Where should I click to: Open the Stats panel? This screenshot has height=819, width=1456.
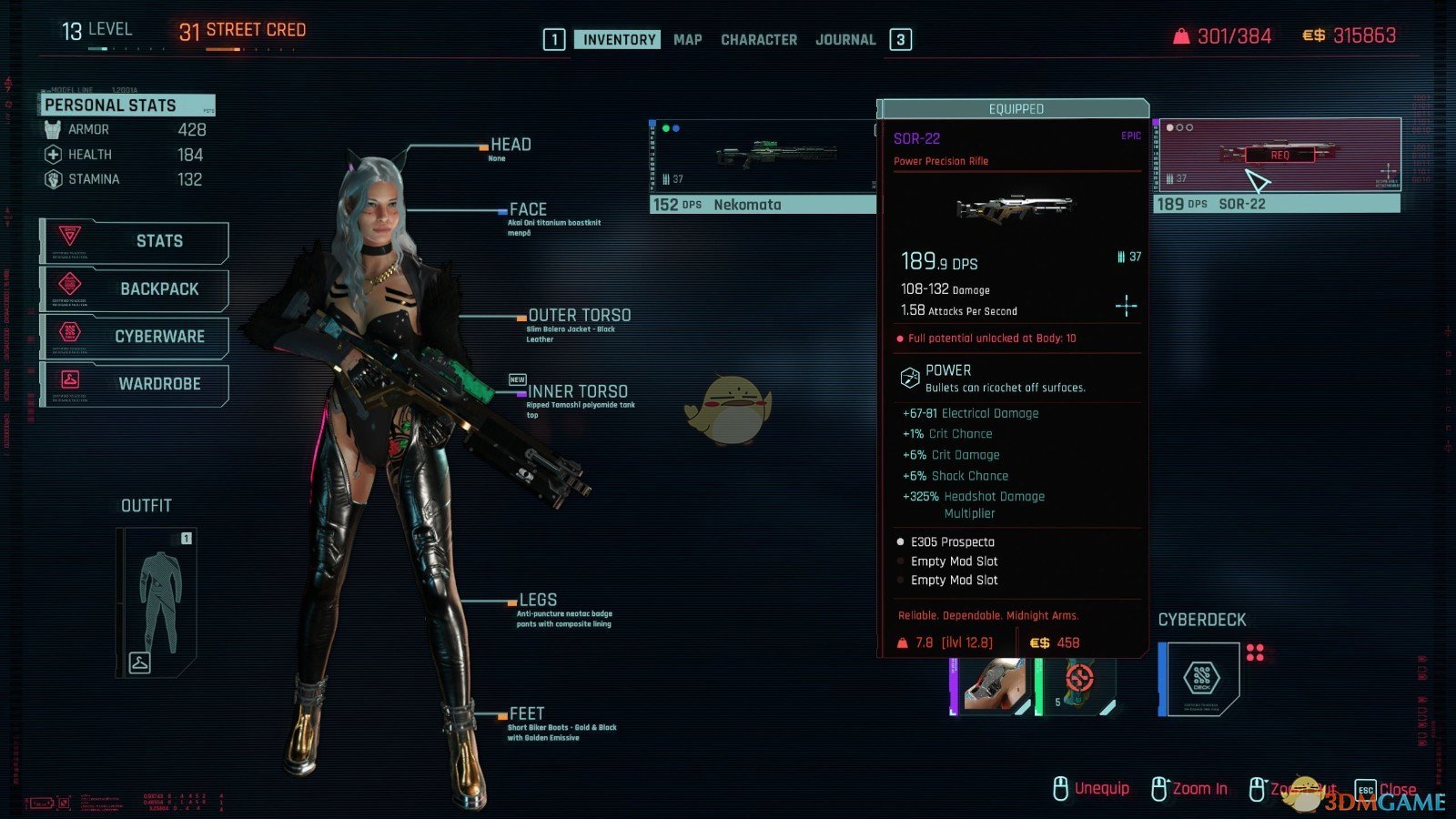pos(136,241)
